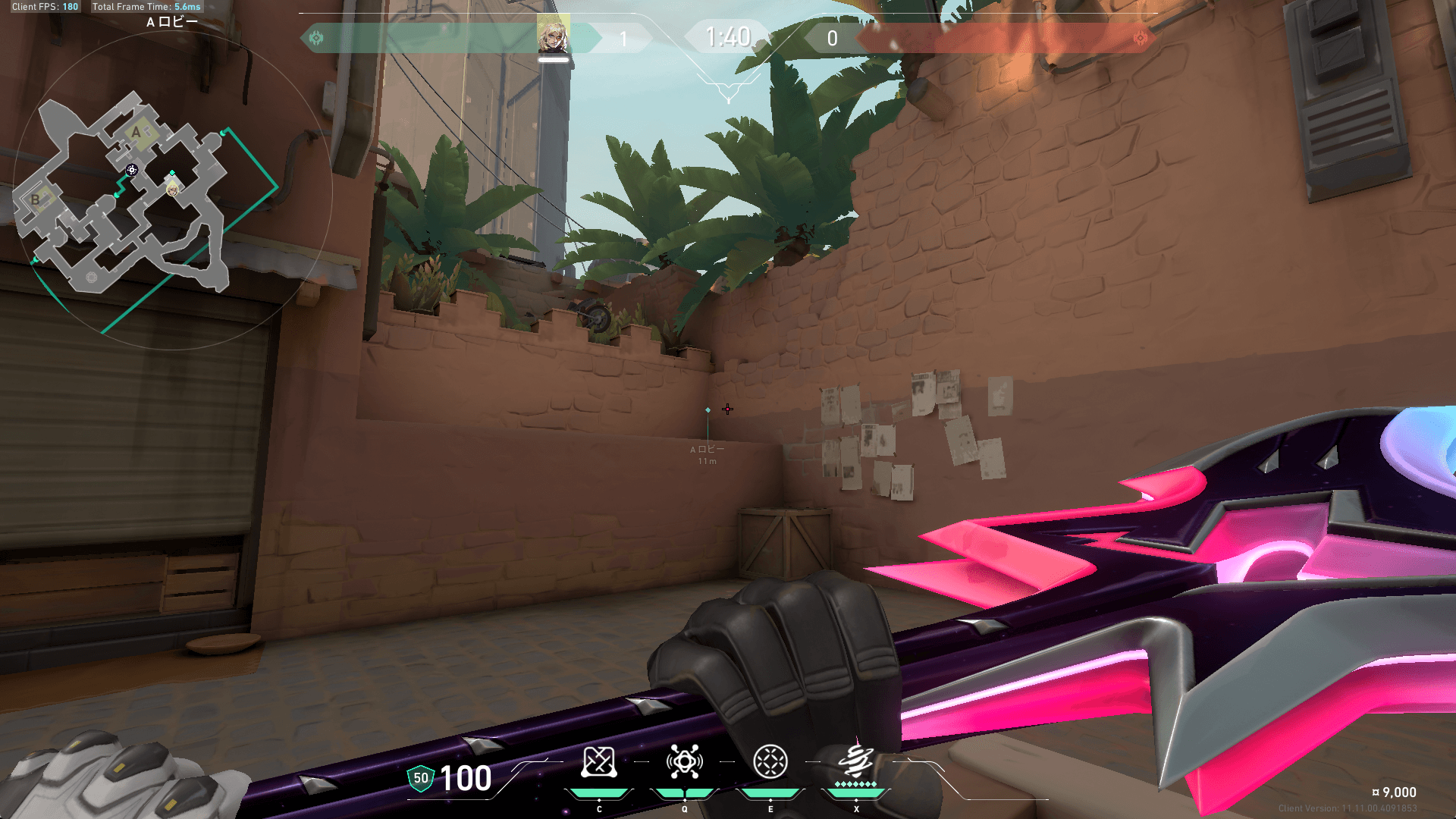The height and width of the screenshot is (819, 1456).
Task: Select the player agent icon on the minimap
Action: click(x=173, y=189)
